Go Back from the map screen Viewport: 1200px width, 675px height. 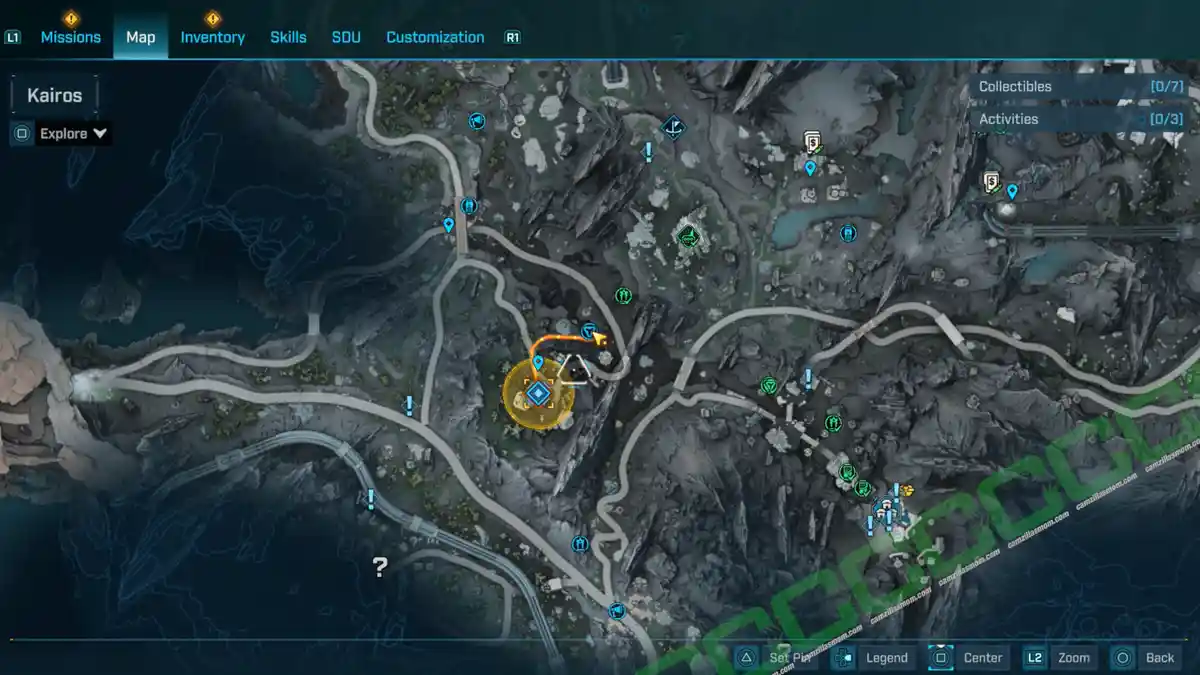click(x=1159, y=657)
